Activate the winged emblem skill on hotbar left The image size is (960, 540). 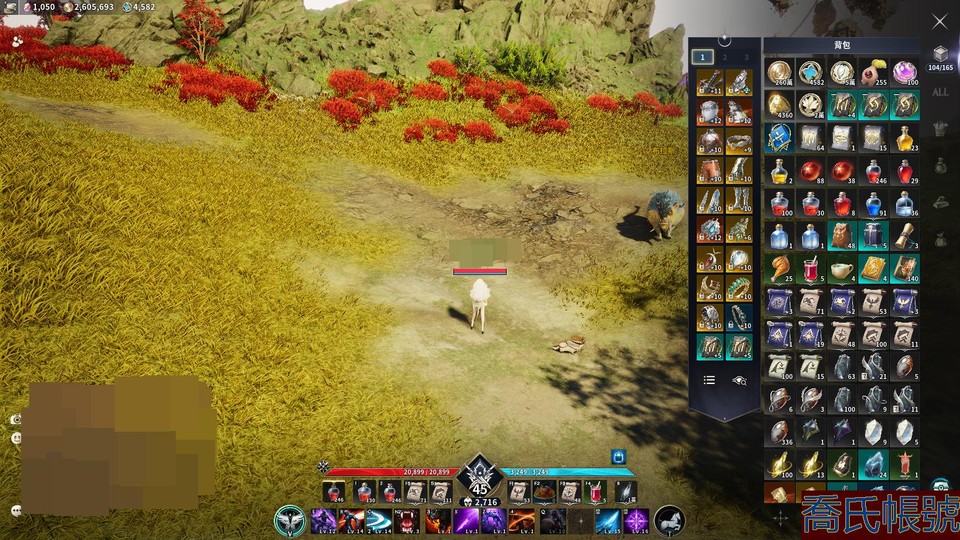[291, 520]
